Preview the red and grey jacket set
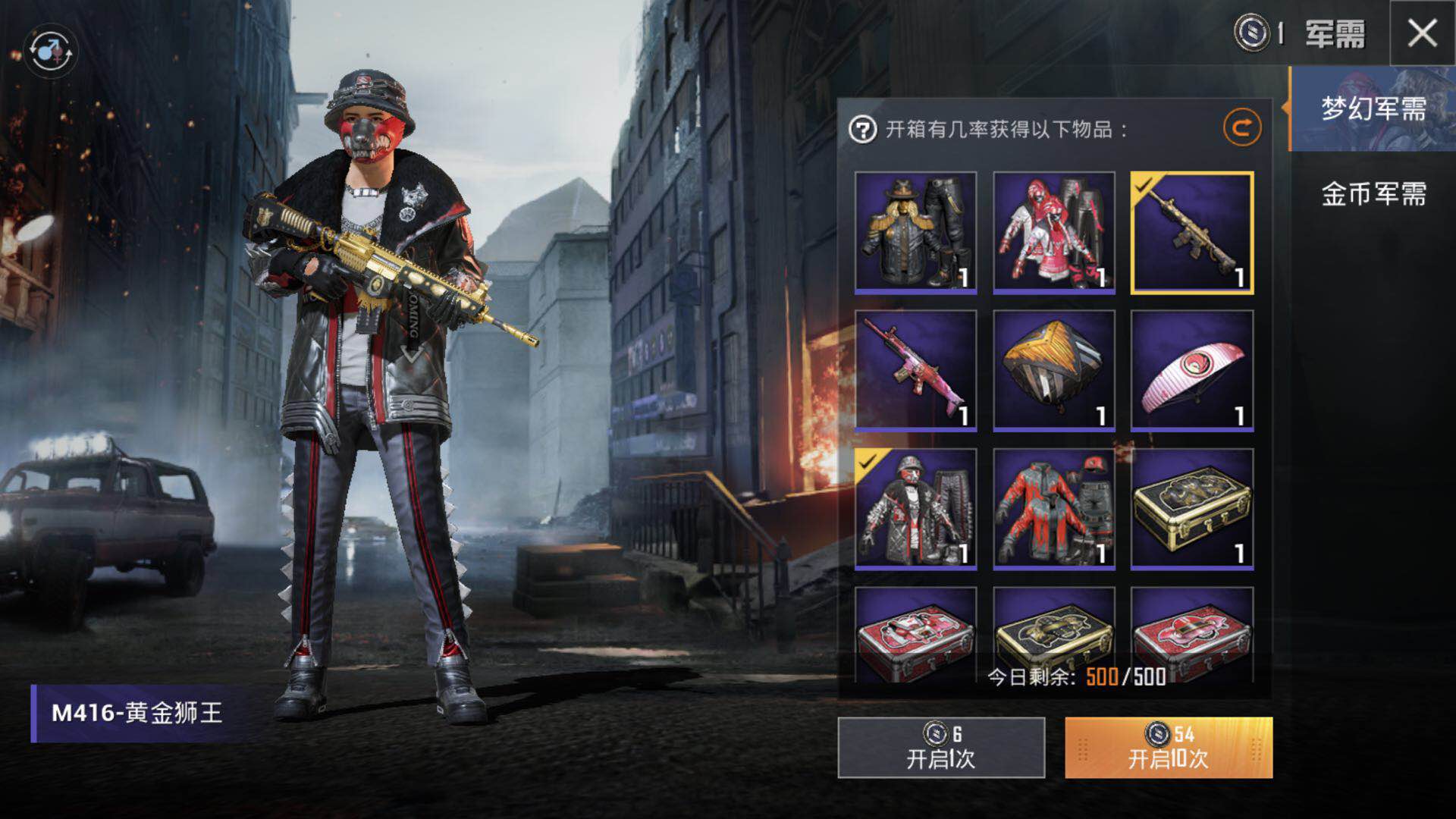 point(1053,509)
